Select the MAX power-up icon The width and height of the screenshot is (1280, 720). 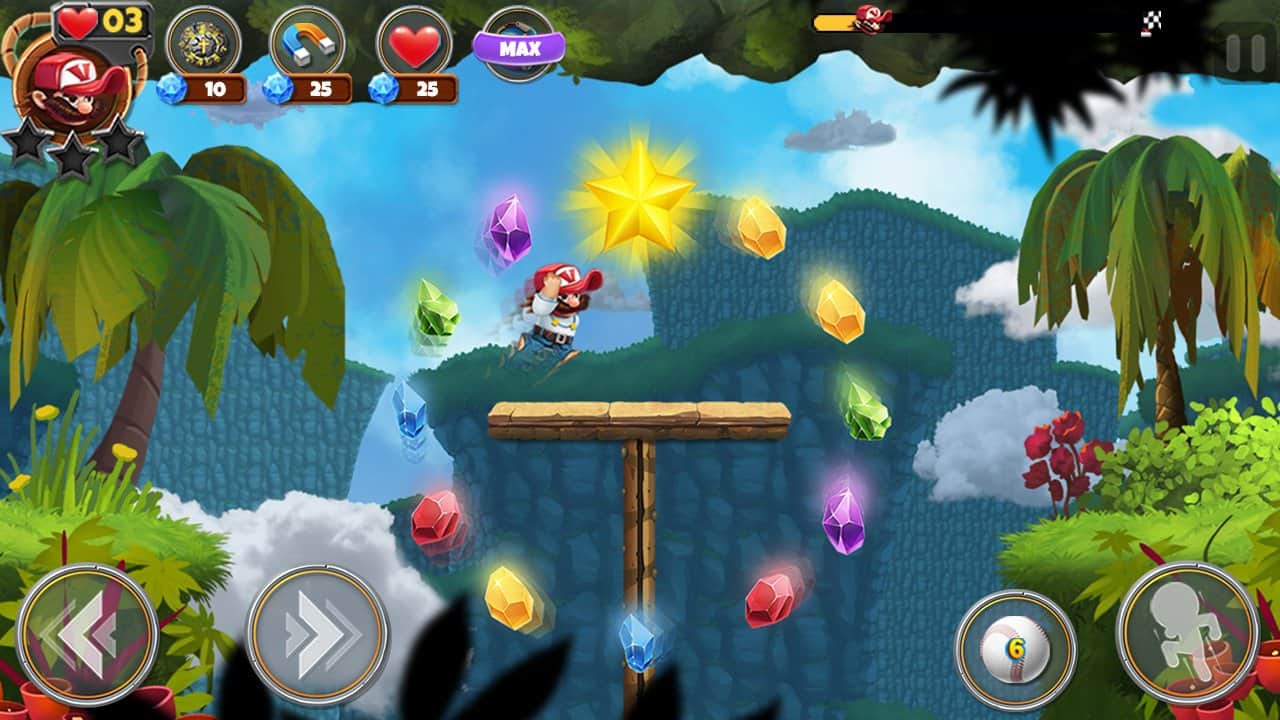coord(519,46)
